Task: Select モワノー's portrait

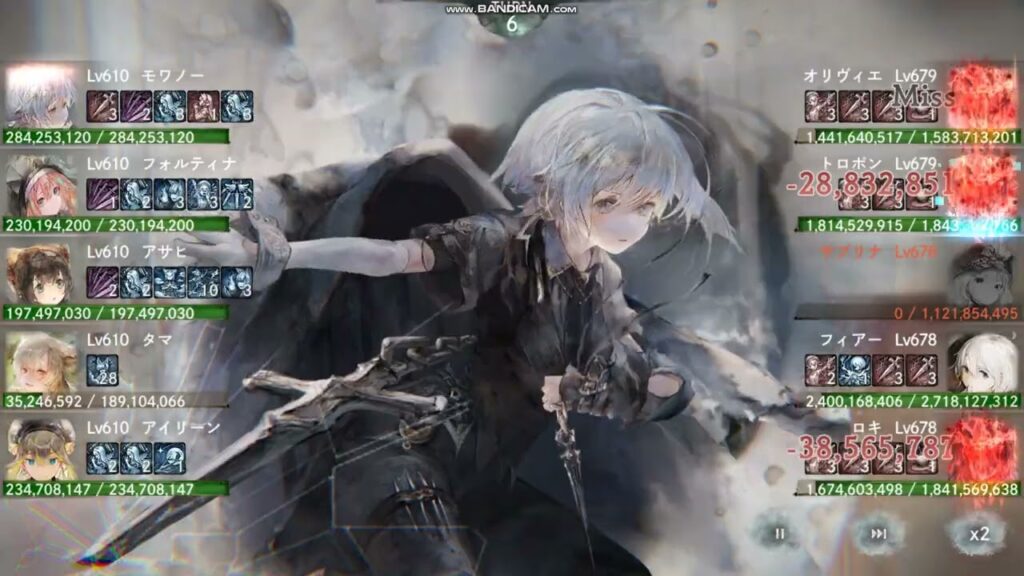Action: tap(41, 96)
